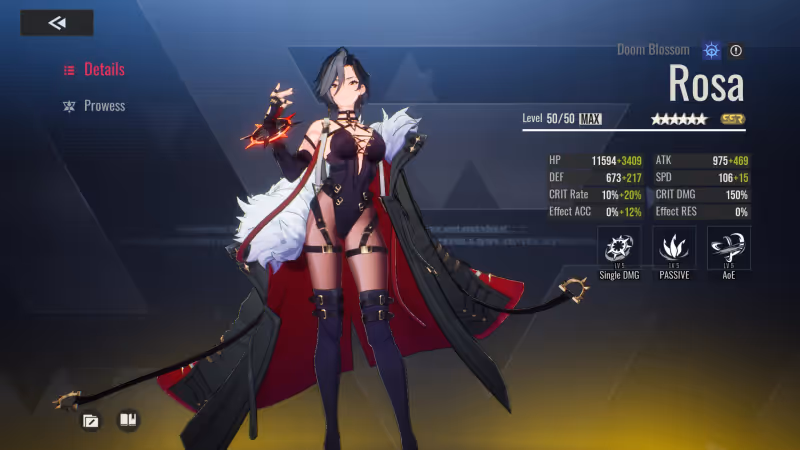Open the folder icon below the character
Image resolution: width=800 pixels, height=450 pixels.
pyautogui.click(x=91, y=420)
